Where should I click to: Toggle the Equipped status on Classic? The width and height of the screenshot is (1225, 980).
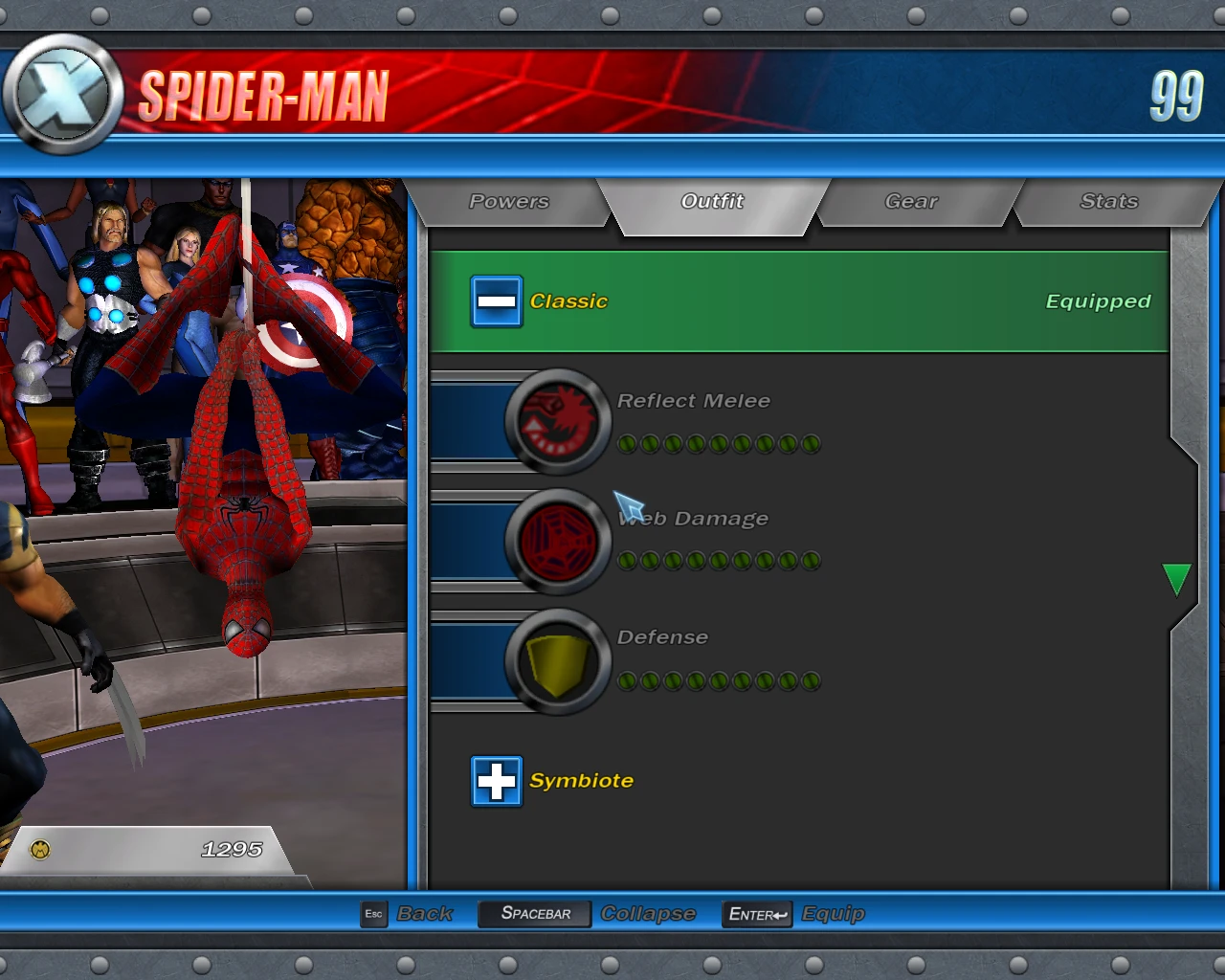click(x=1097, y=301)
